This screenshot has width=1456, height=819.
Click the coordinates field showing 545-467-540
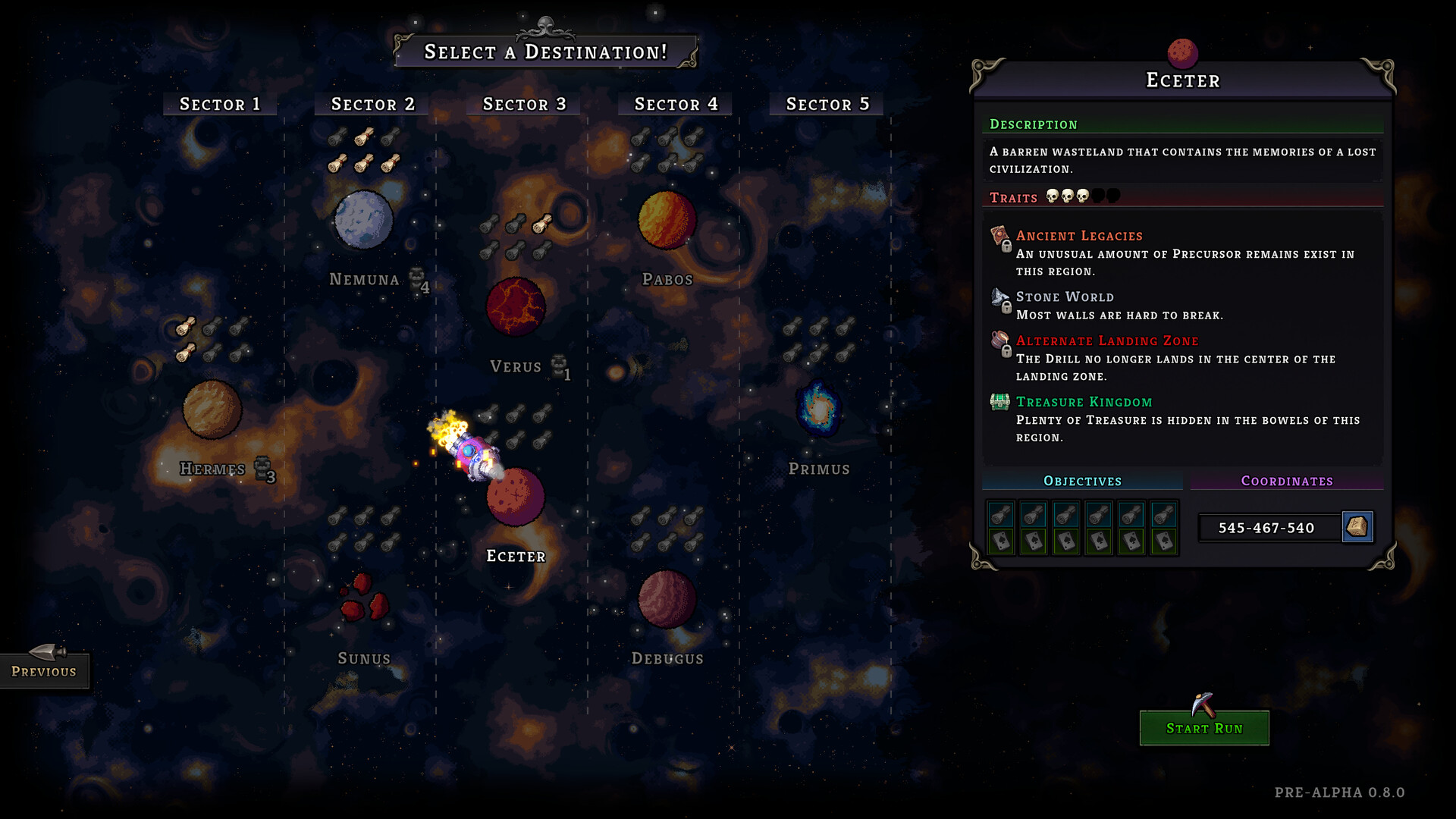(x=1267, y=528)
